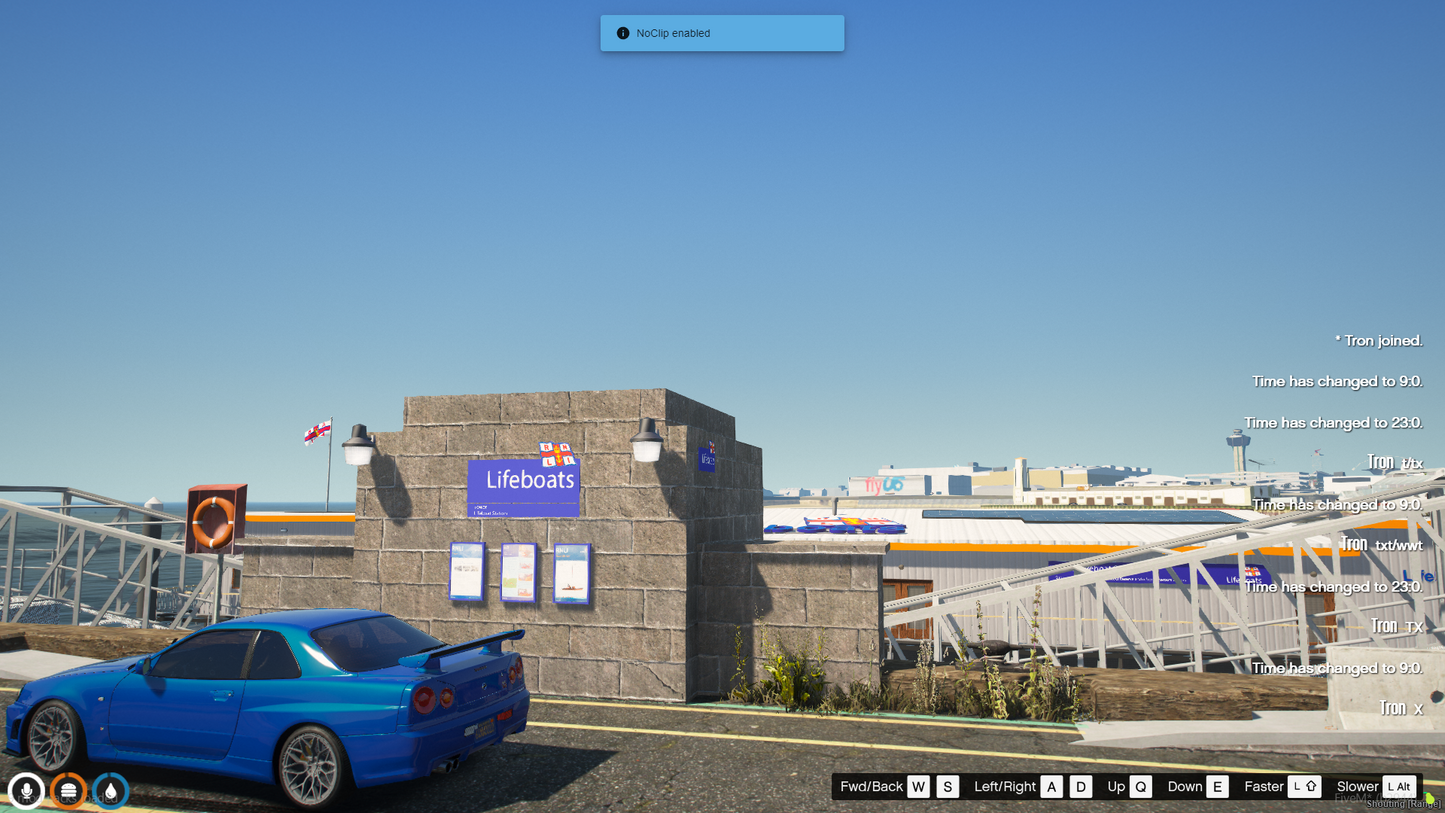Select the orange burger hunger icon

tap(68, 791)
